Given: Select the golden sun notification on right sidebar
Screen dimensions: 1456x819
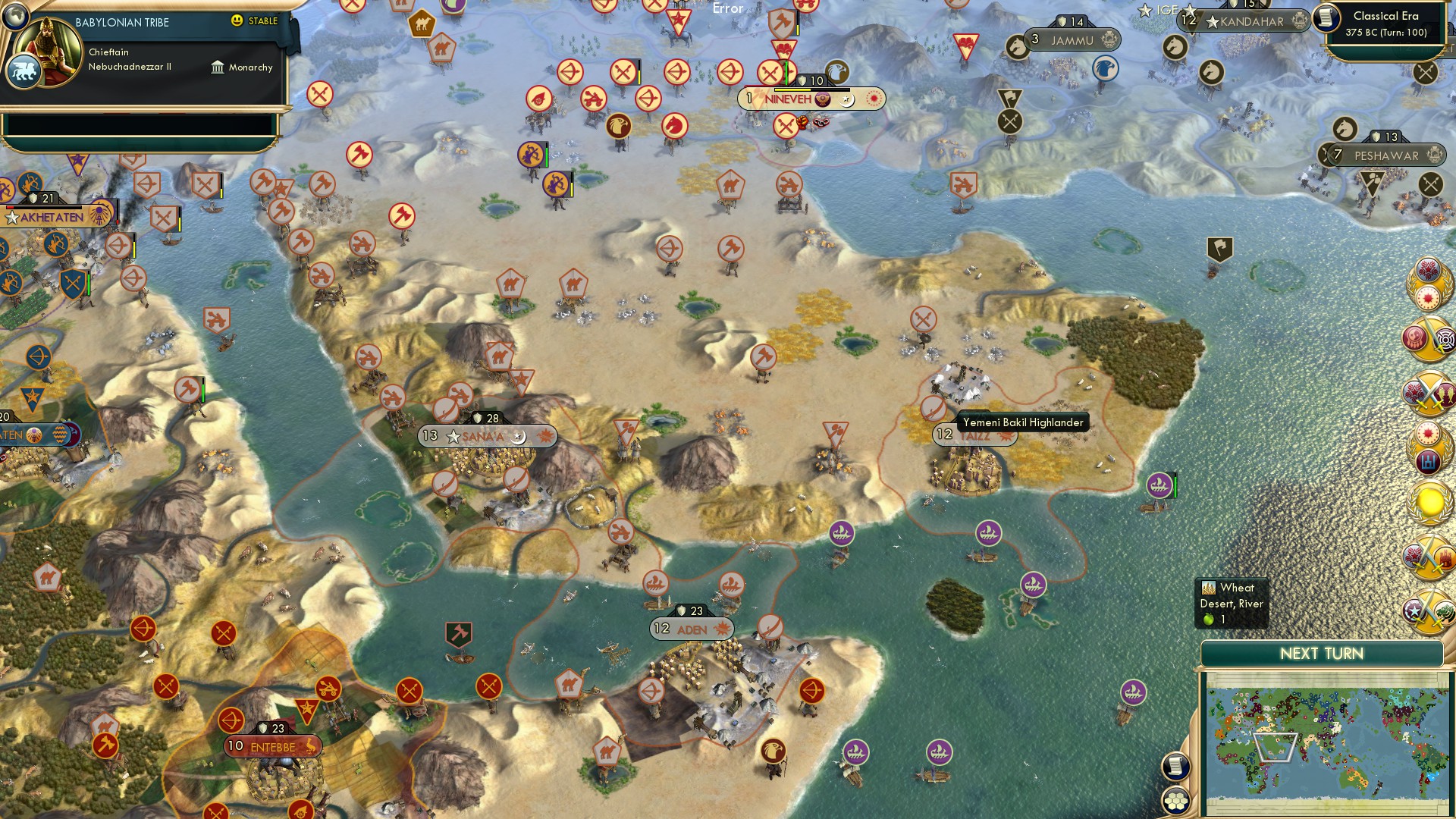Looking at the screenshot, I should pyautogui.click(x=1429, y=500).
